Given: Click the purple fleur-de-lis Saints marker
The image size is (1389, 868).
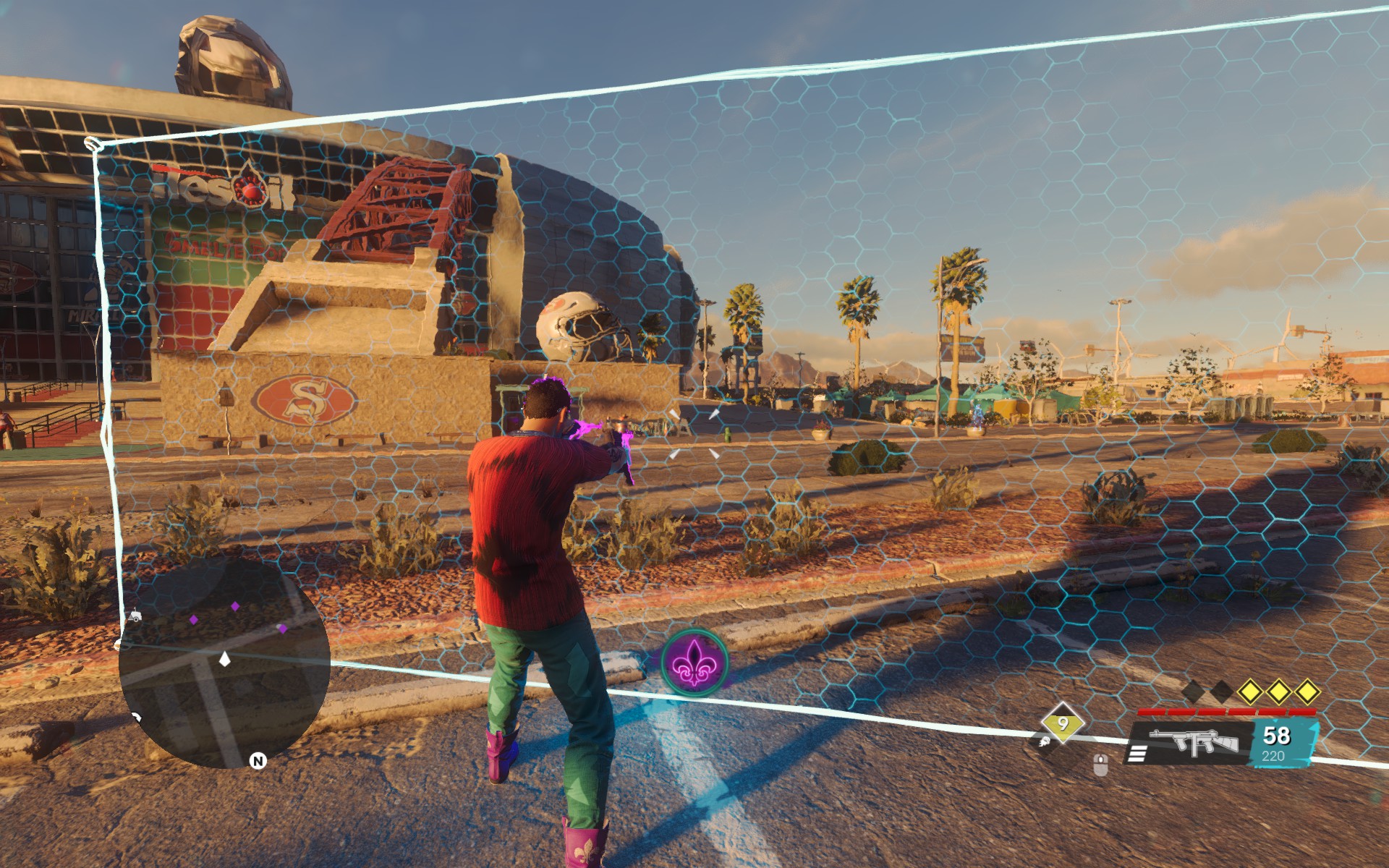Looking at the screenshot, I should click(x=694, y=663).
